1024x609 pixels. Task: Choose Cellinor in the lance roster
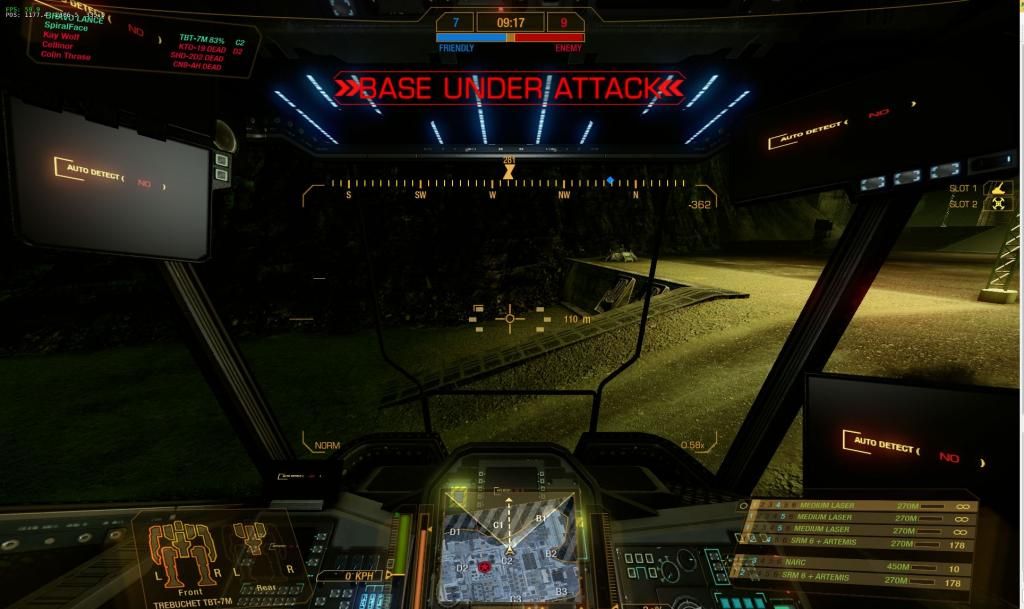pyautogui.click(x=58, y=47)
